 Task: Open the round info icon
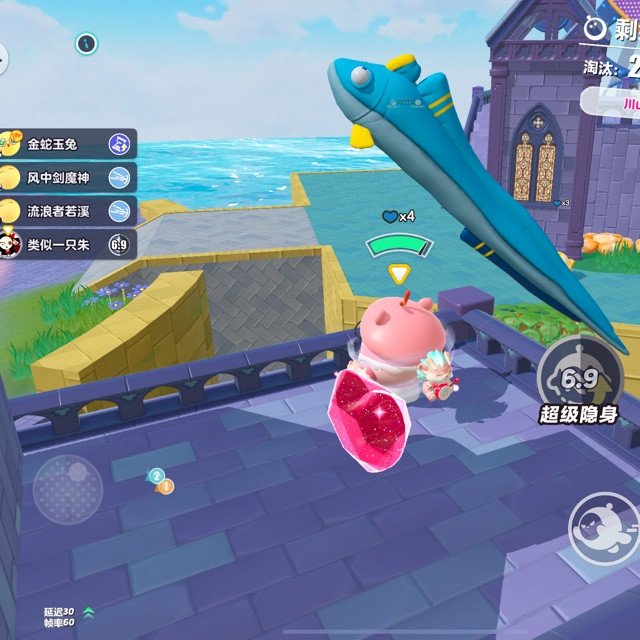click(87, 43)
